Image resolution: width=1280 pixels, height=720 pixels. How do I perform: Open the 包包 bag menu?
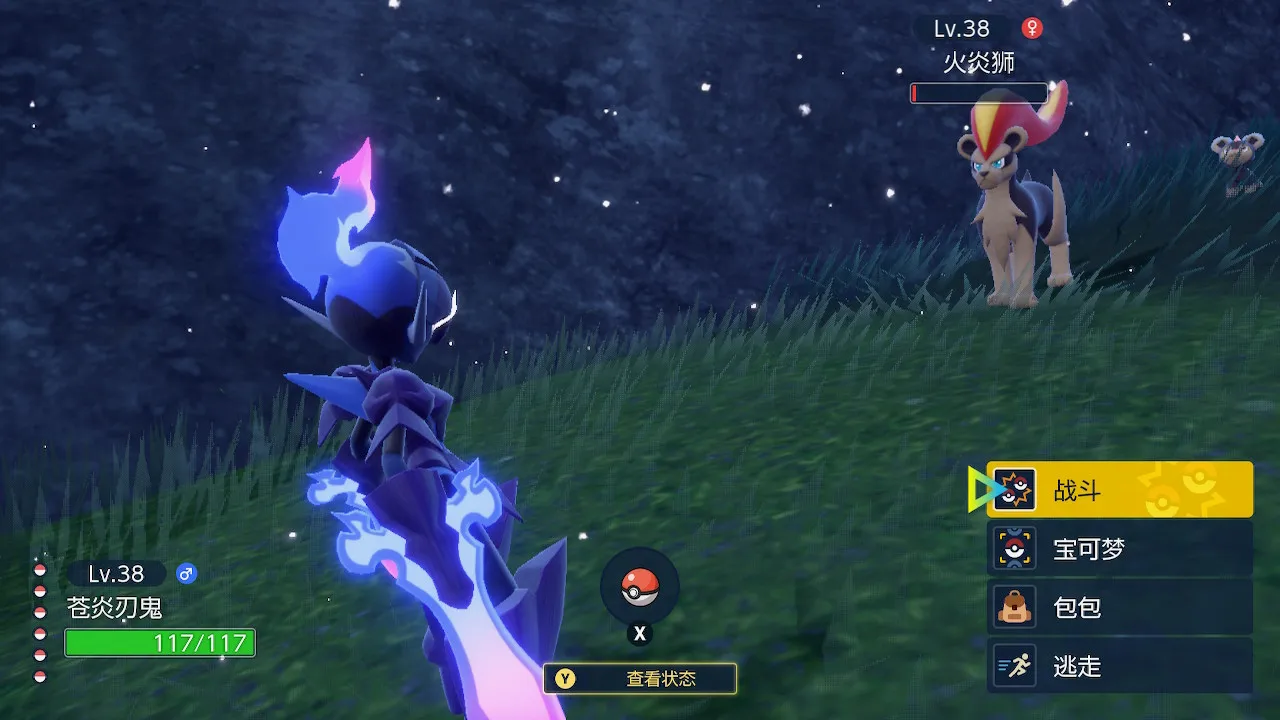(x=1119, y=607)
